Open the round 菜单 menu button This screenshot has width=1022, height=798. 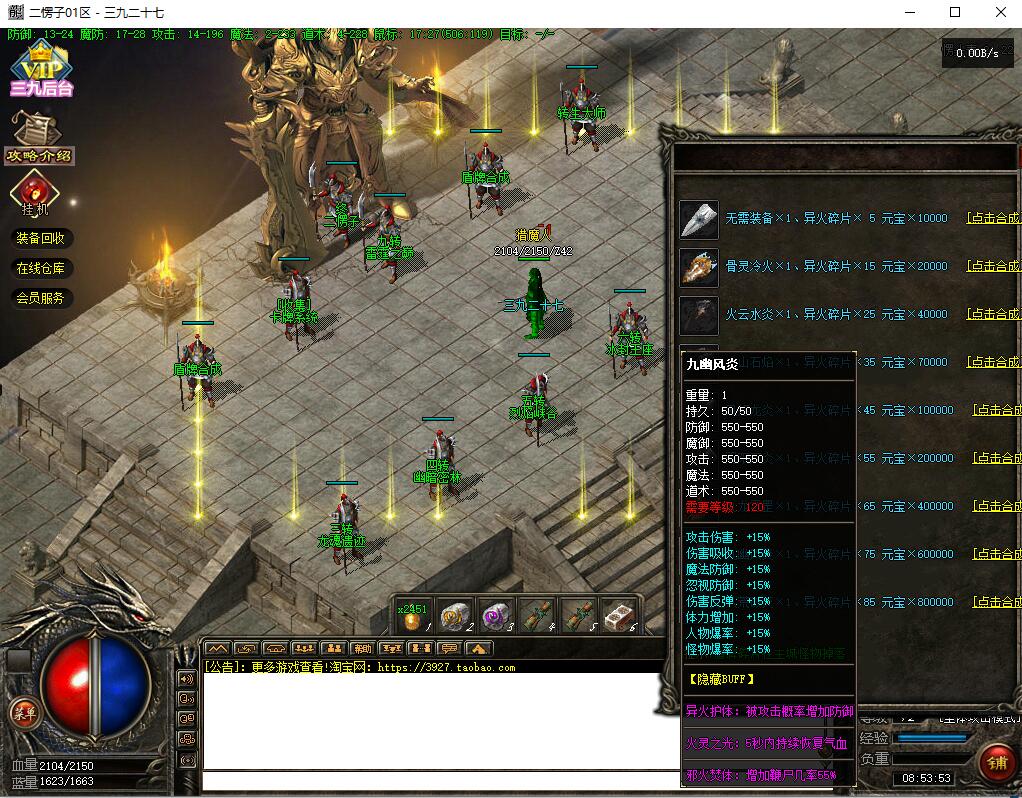pyautogui.click(x=24, y=713)
